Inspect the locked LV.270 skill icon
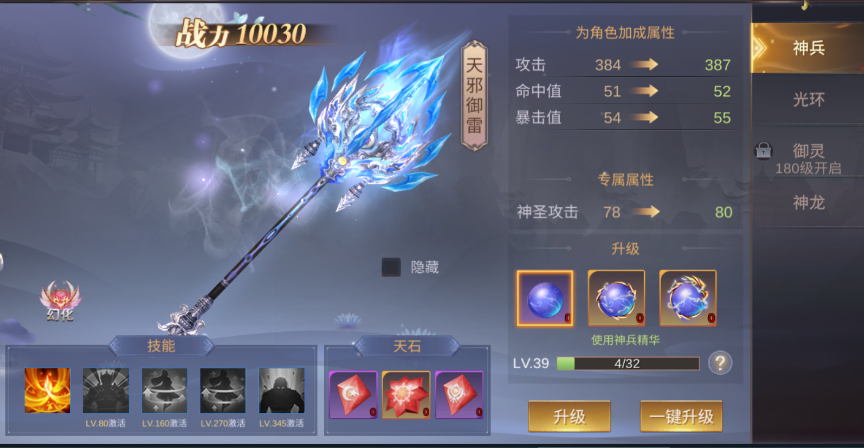Image resolution: width=864 pixels, height=448 pixels. pyautogui.click(x=222, y=391)
